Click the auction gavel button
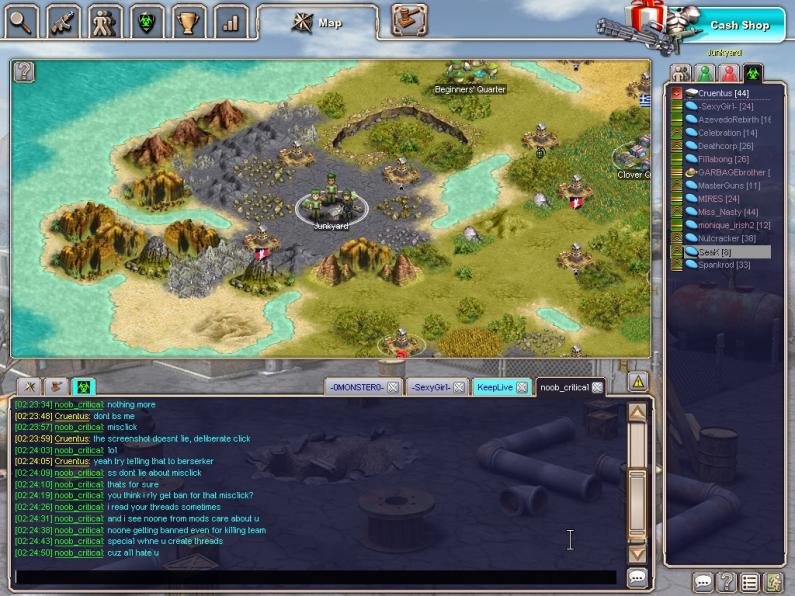The height and width of the screenshot is (596, 795). pos(408,19)
